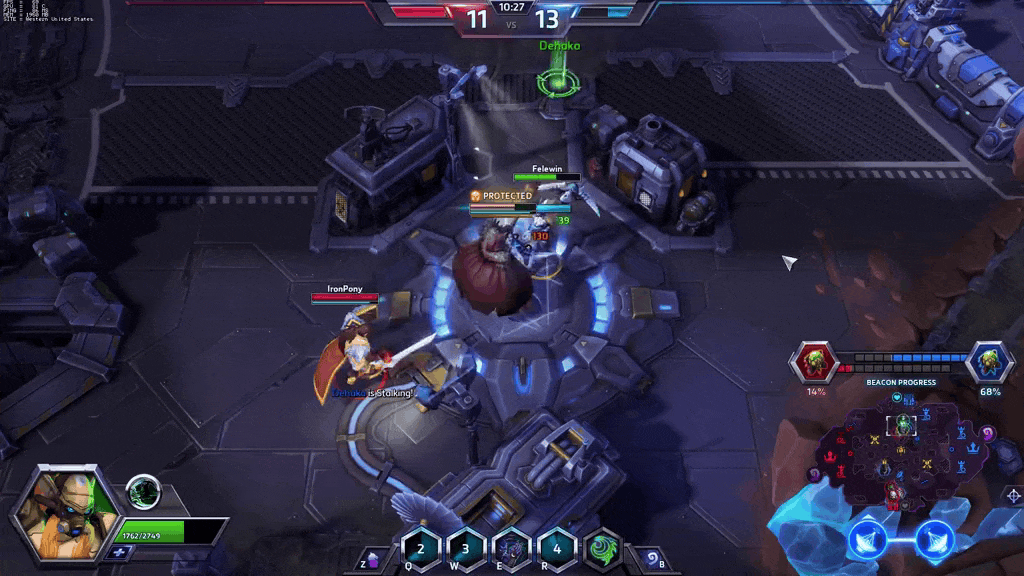The height and width of the screenshot is (576, 1024).
Task: Click the blue team beacon emblem
Action: [989, 361]
